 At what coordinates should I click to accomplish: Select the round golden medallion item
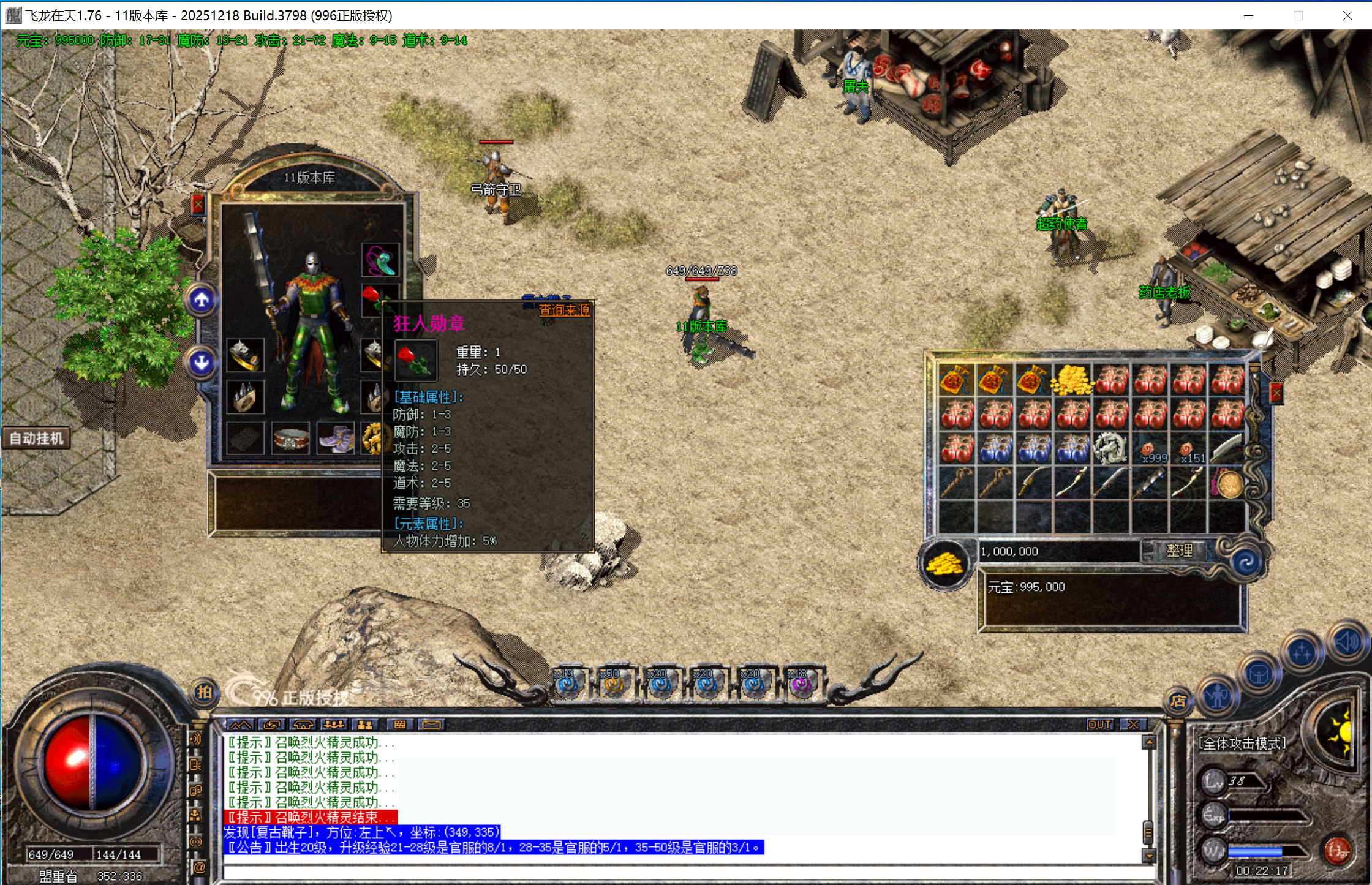click(1228, 484)
